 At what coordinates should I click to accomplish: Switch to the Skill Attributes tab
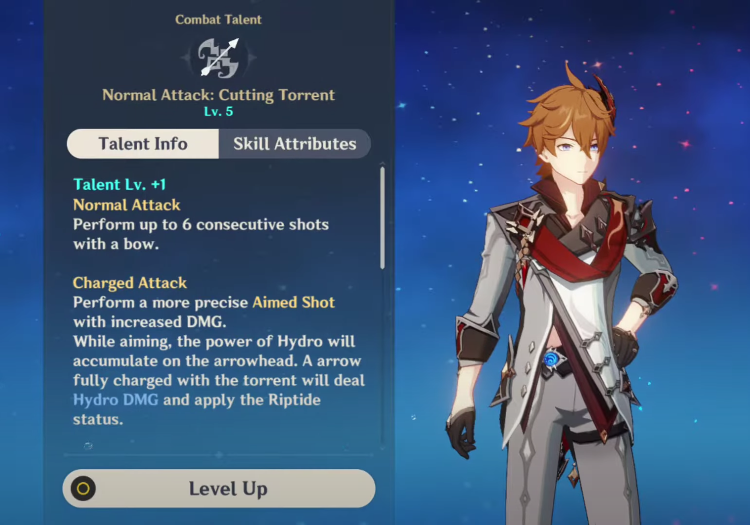tap(294, 144)
